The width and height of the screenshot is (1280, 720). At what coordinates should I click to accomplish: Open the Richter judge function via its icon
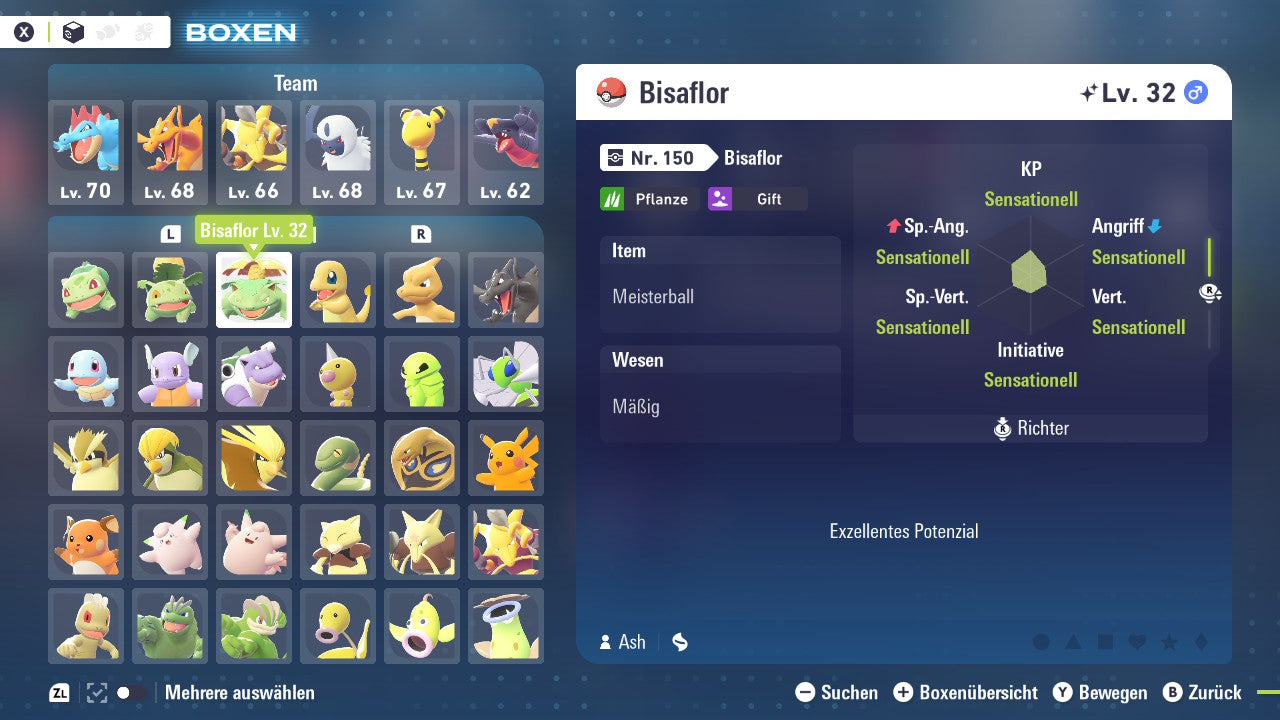(1003, 428)
